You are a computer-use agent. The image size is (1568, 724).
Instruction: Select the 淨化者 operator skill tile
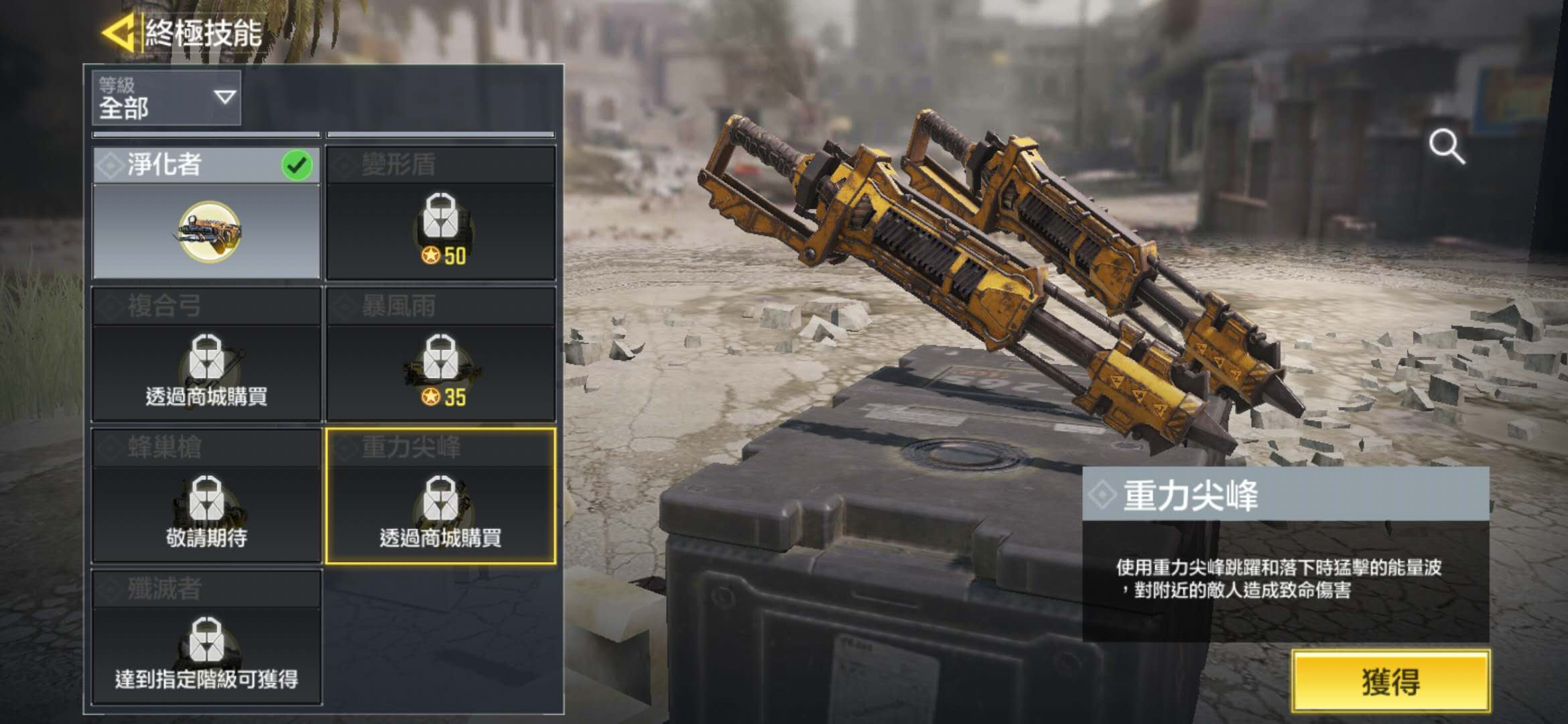[x=206, y=213]
